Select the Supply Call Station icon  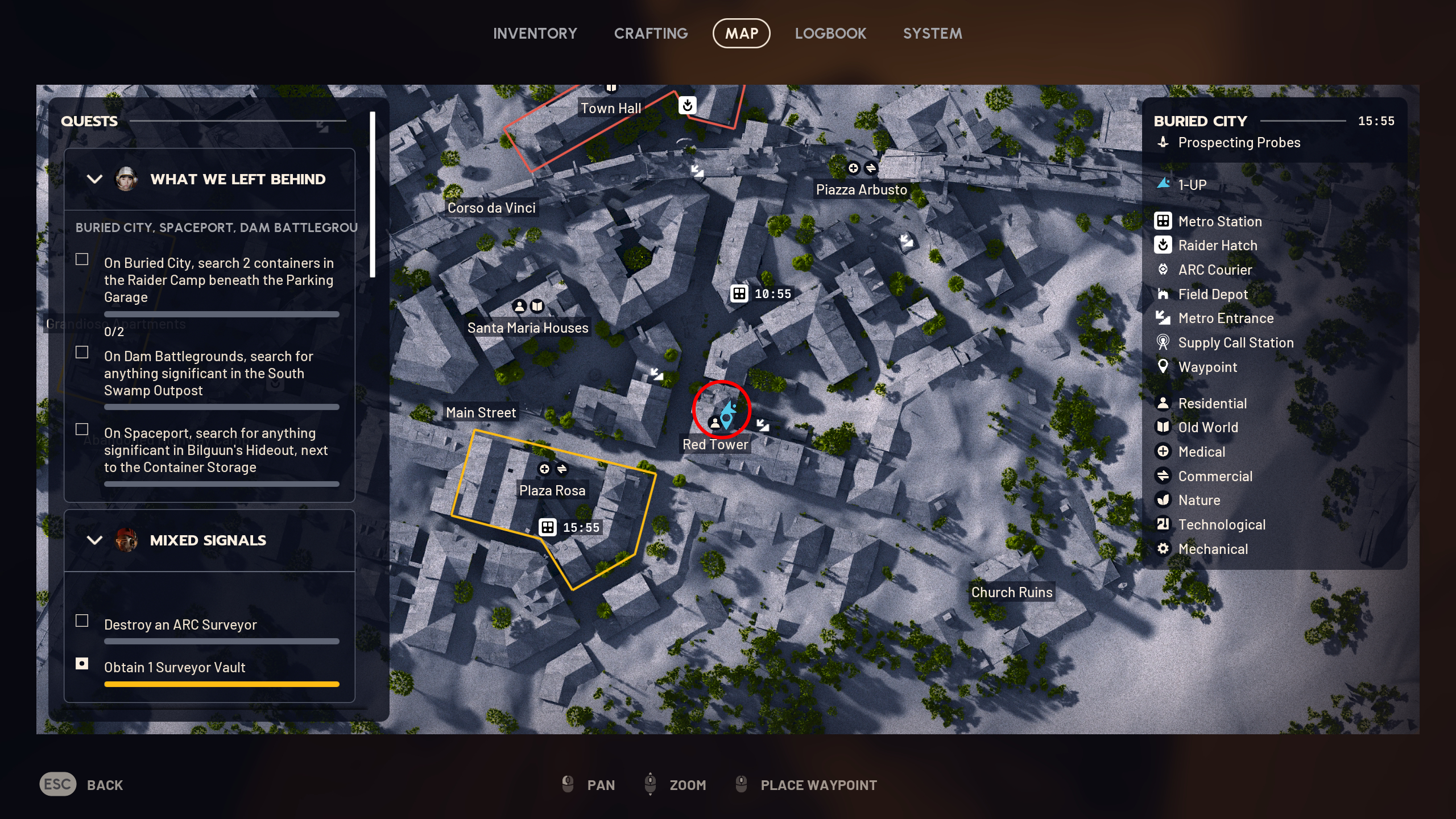coord(1164,342)
